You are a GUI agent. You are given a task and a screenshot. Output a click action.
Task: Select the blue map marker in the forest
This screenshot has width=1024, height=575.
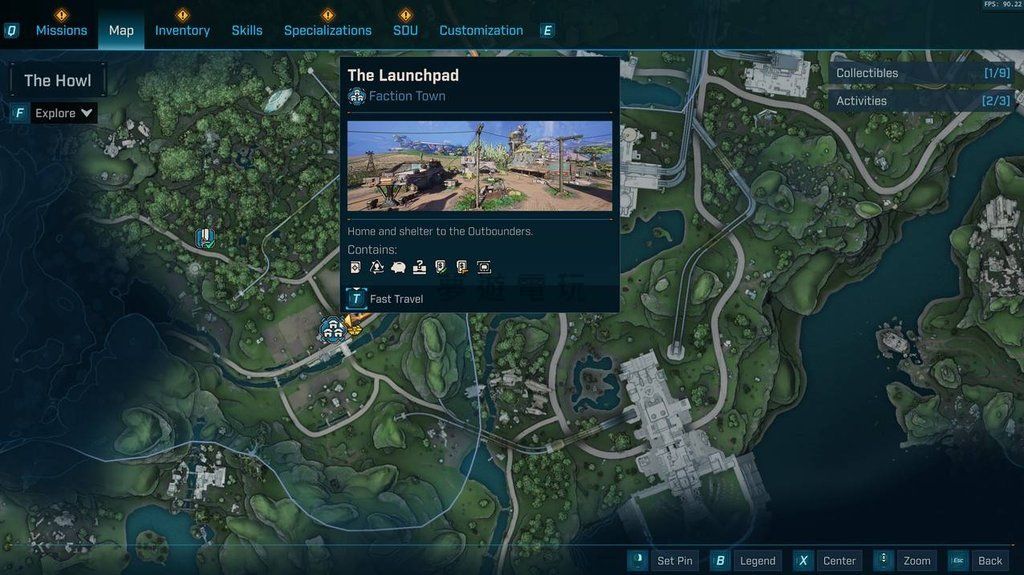tap(206, 237)
